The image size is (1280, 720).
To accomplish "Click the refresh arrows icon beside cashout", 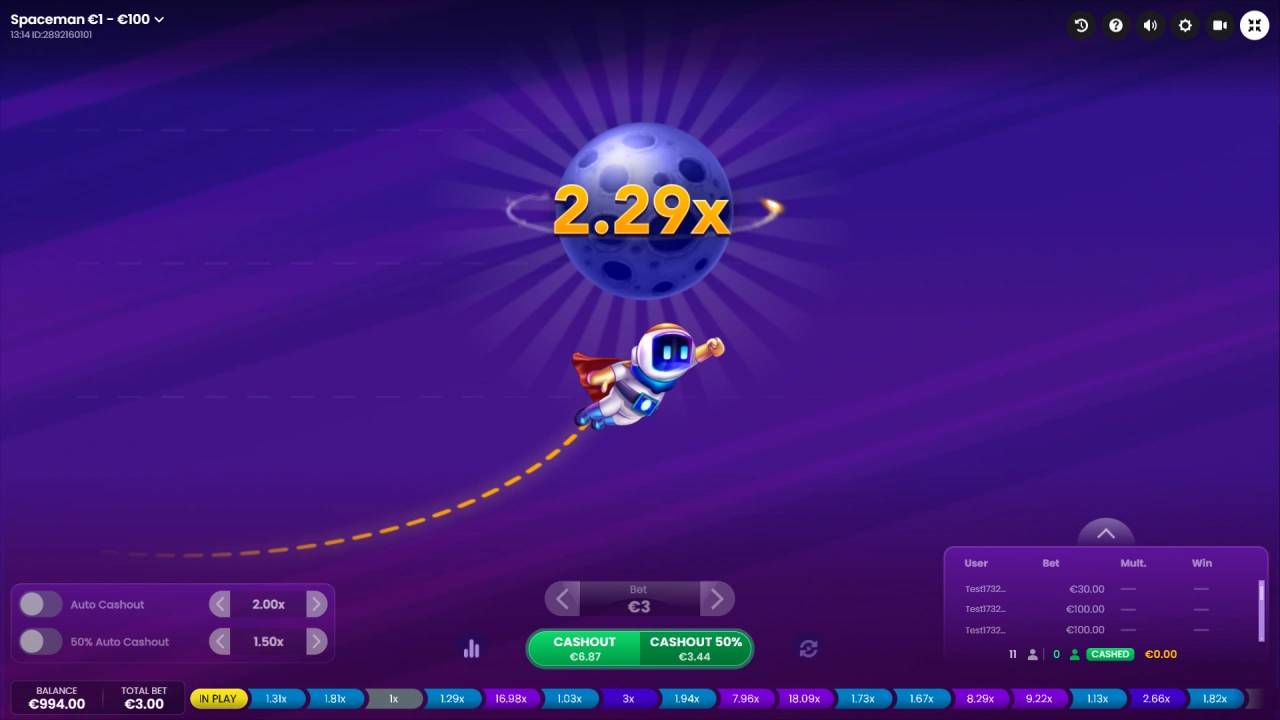I will (809, 649).
